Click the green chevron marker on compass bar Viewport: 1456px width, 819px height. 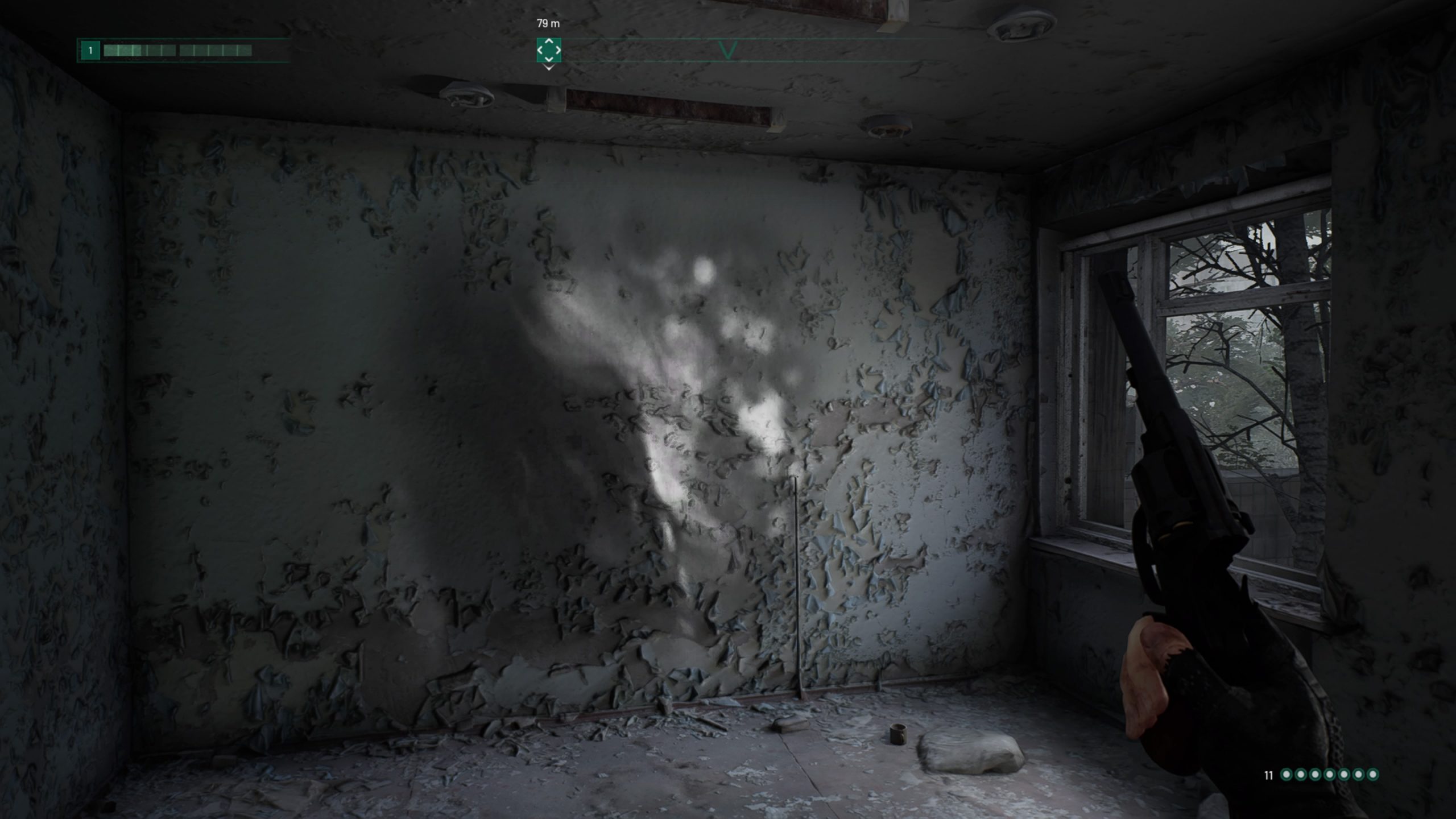tap(728, 51)
